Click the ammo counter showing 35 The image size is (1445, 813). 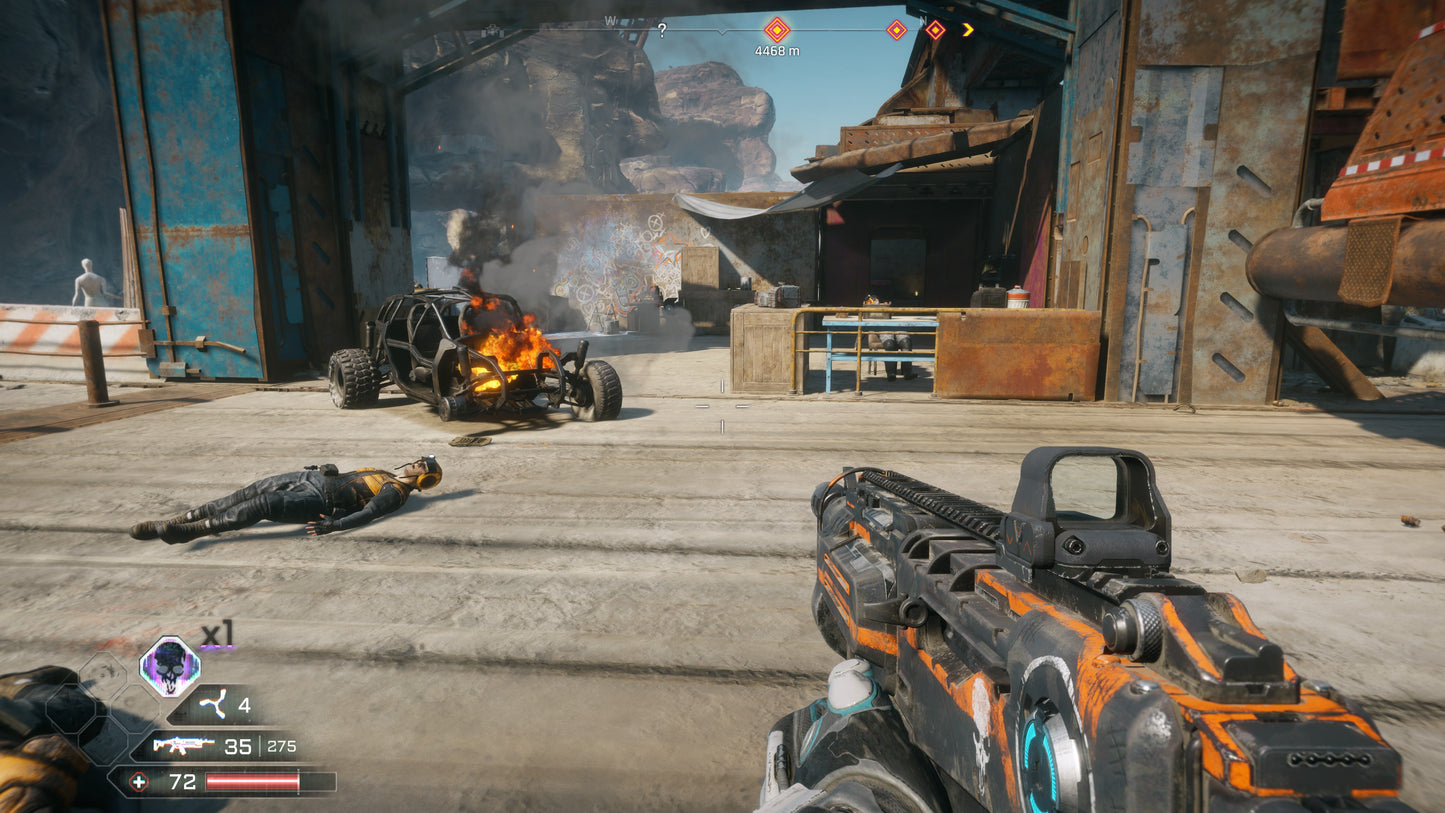pyautogui.click(x=238, y=746)
